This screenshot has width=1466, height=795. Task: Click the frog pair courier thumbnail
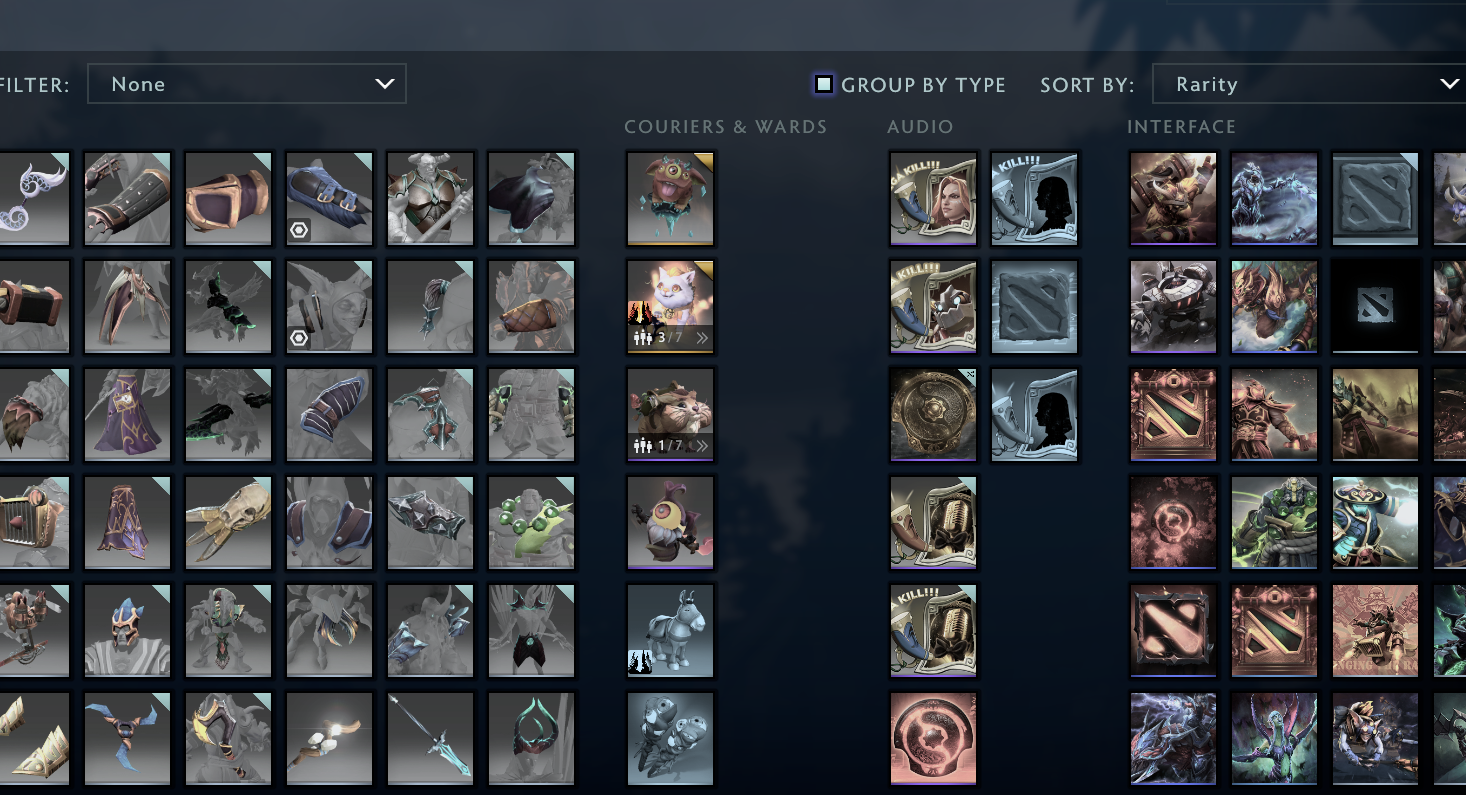[x=670, y=738]
